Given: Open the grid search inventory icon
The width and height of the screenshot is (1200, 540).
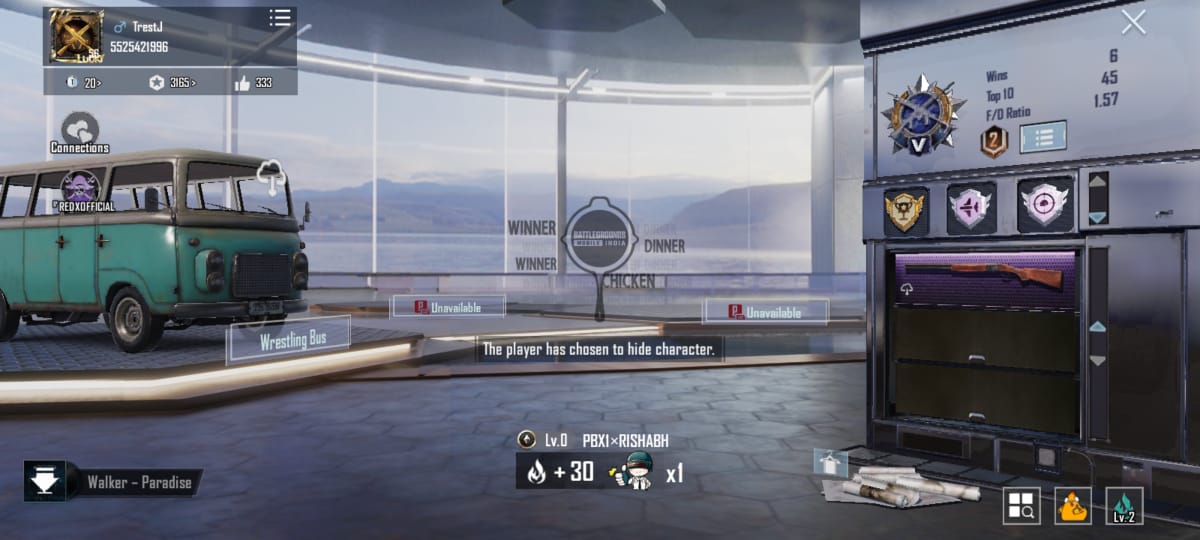Looking at the screenshot, I should [1021, 506].
